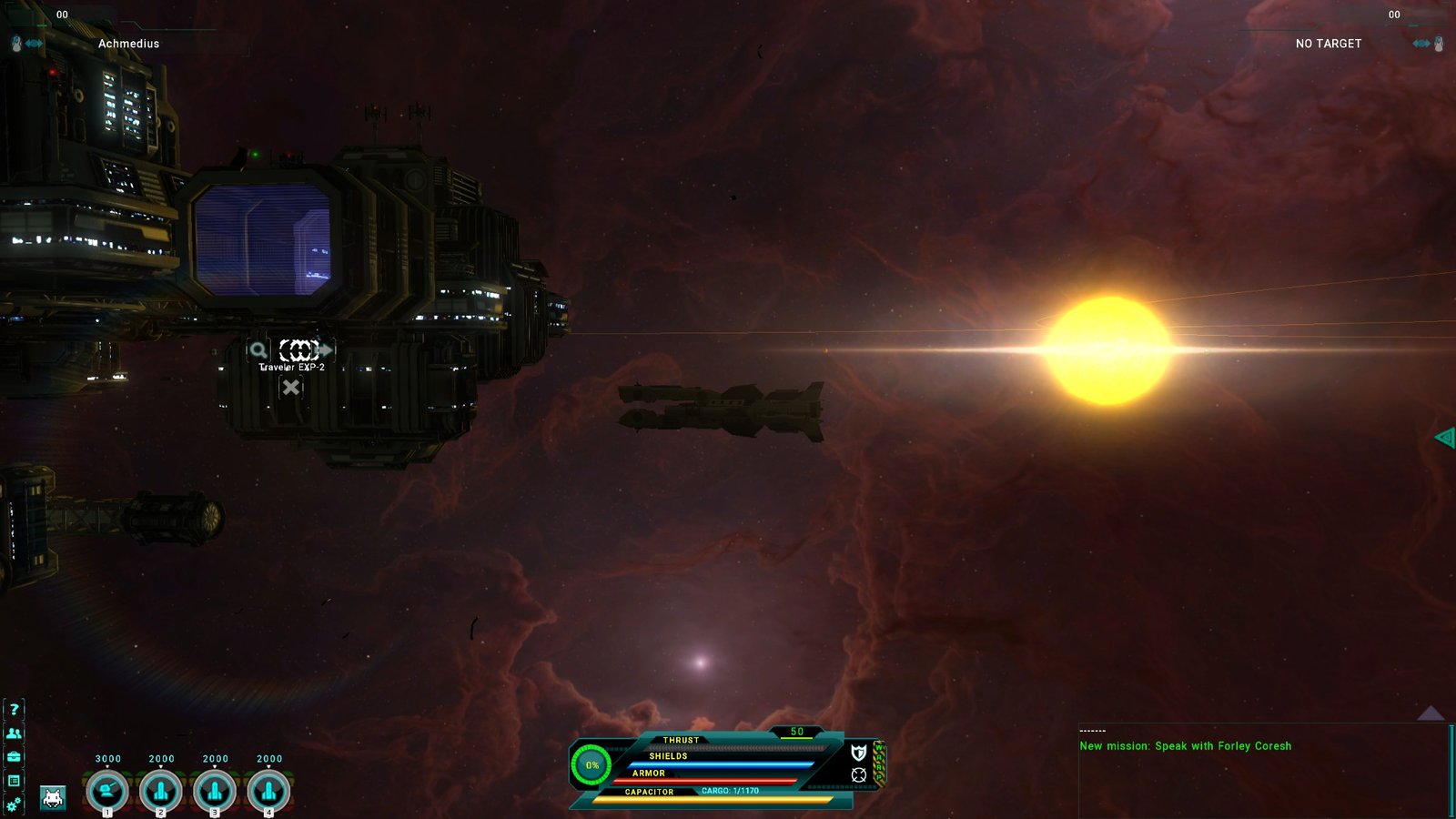Click the space invader alien icon
Viewport: 1456px width, 819px height.
tap(53, 798)
